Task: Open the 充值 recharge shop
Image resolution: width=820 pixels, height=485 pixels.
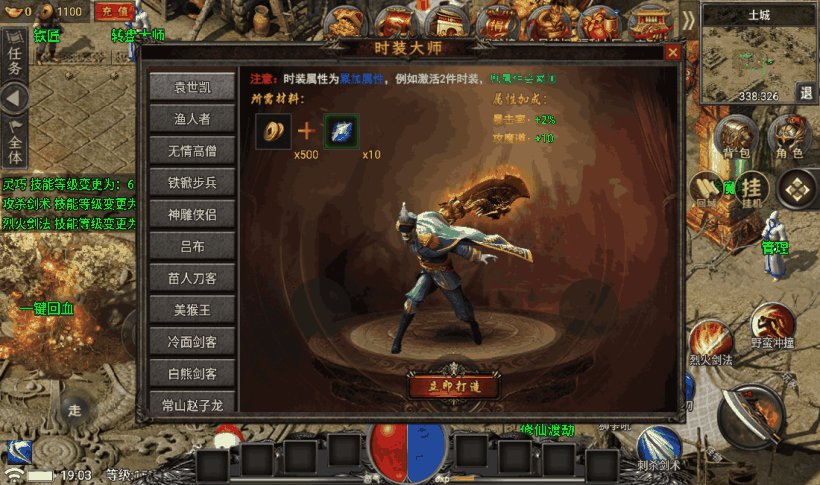Action: point(115,12)
